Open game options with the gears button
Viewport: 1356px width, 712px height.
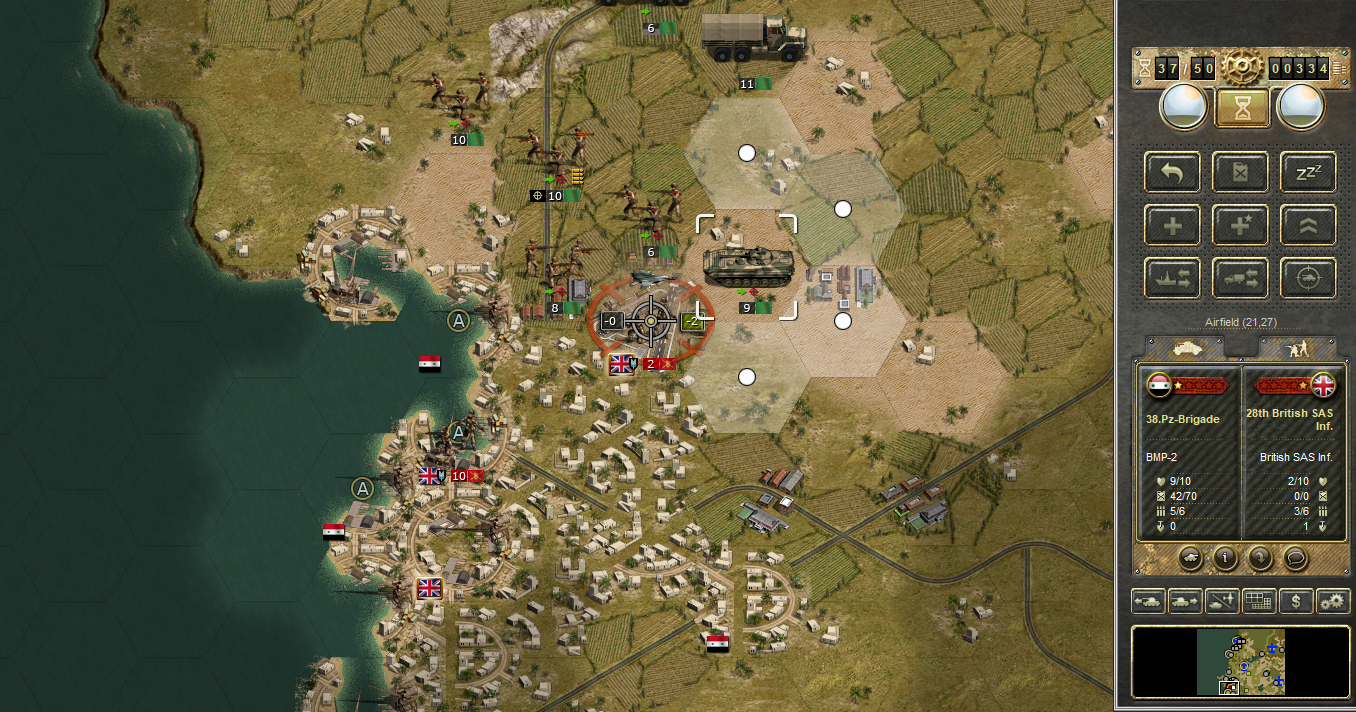1332,601
